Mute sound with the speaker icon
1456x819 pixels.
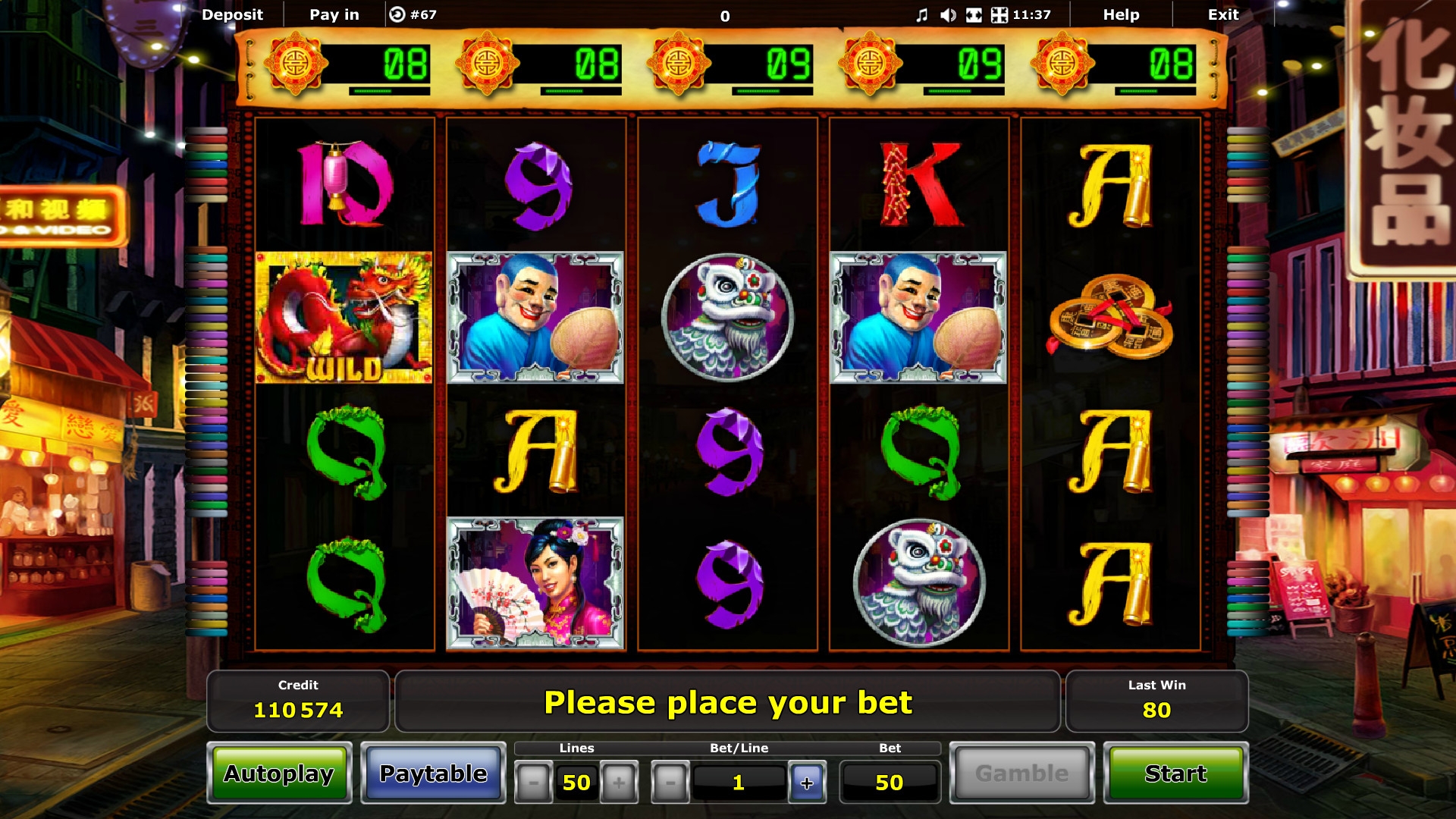point(948,15)
